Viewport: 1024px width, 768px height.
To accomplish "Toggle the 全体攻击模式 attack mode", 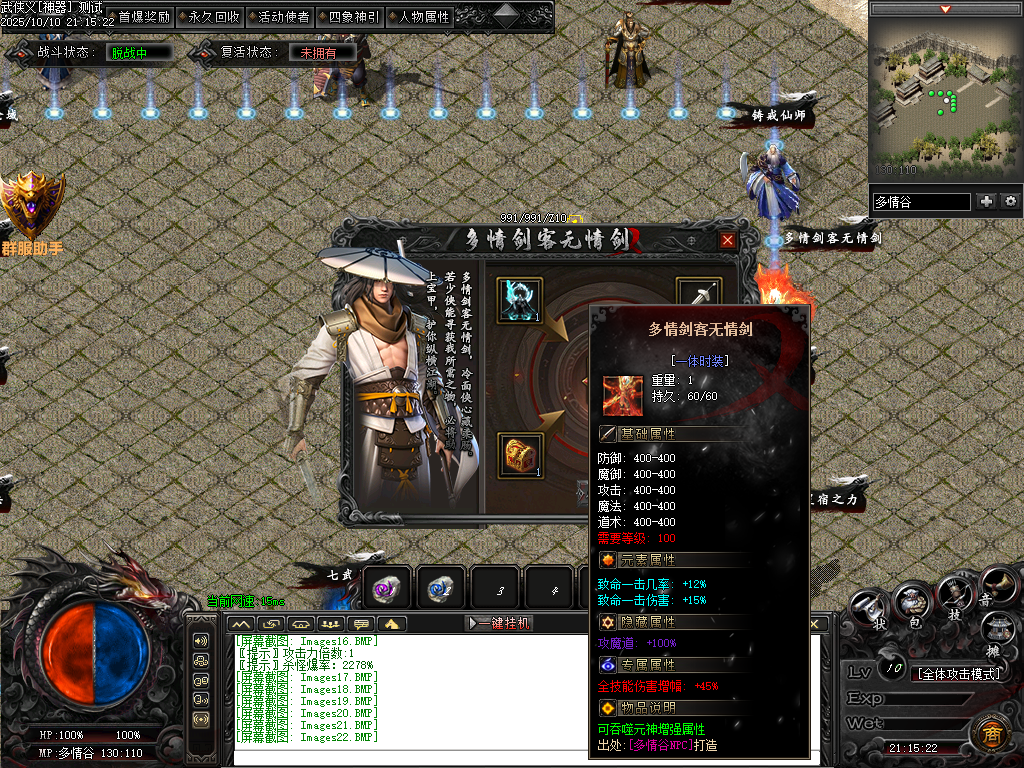I will pos(958,673).
